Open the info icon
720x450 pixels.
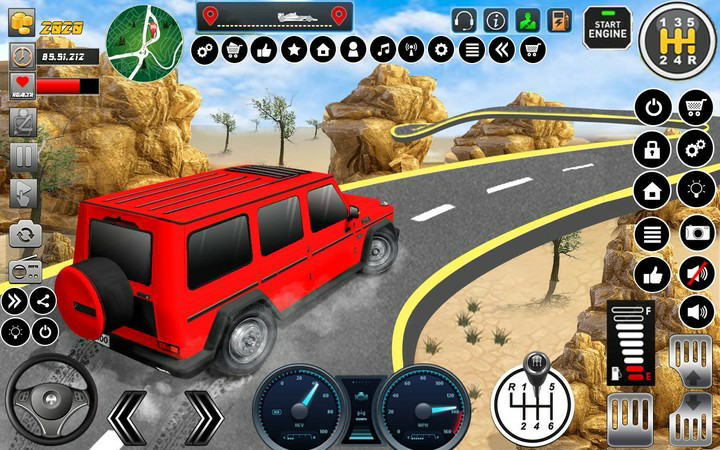(x=495, y=20)
